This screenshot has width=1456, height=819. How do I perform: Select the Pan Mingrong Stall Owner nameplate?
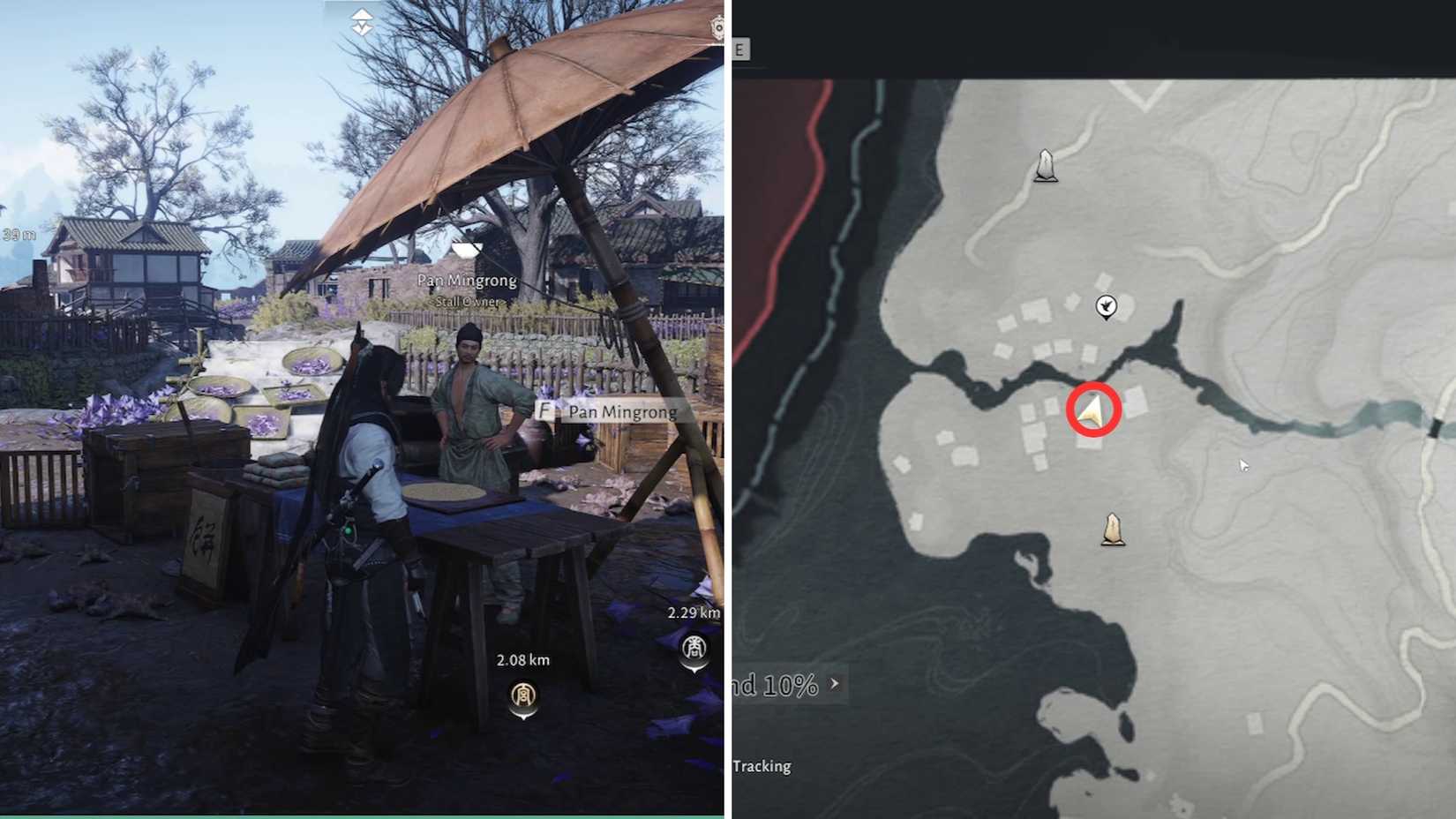coord(466,289)
